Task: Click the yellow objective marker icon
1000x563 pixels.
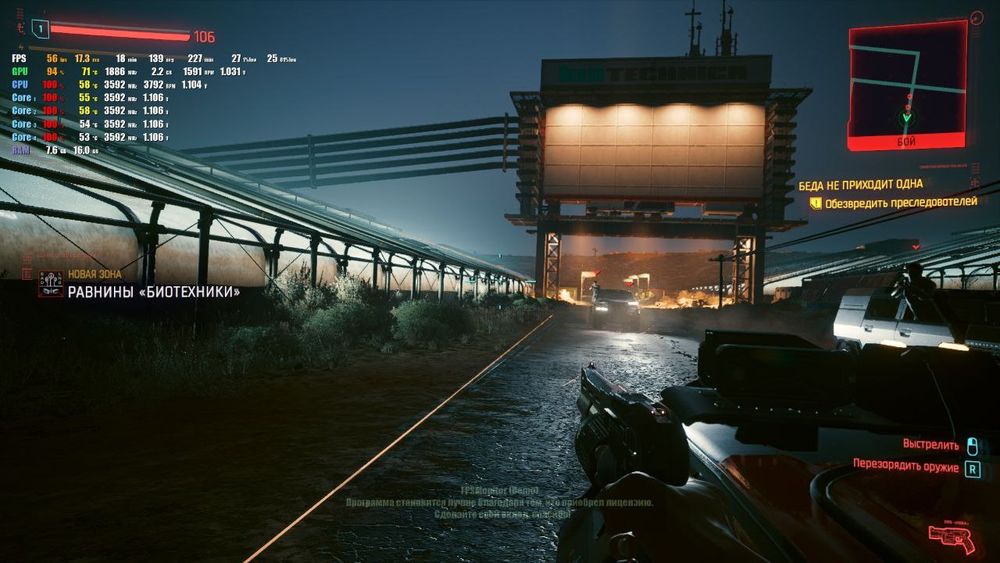Action: pos(815,202)
